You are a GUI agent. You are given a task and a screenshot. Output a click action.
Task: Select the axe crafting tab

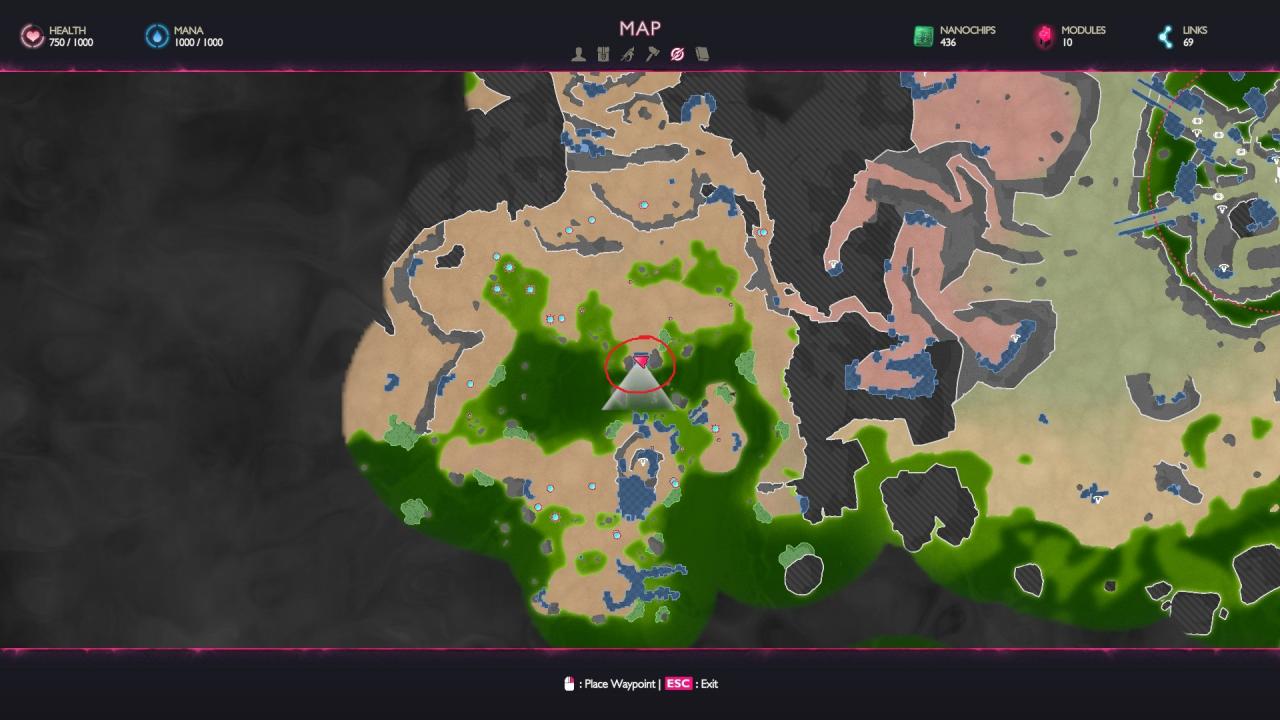pos(652,54)
